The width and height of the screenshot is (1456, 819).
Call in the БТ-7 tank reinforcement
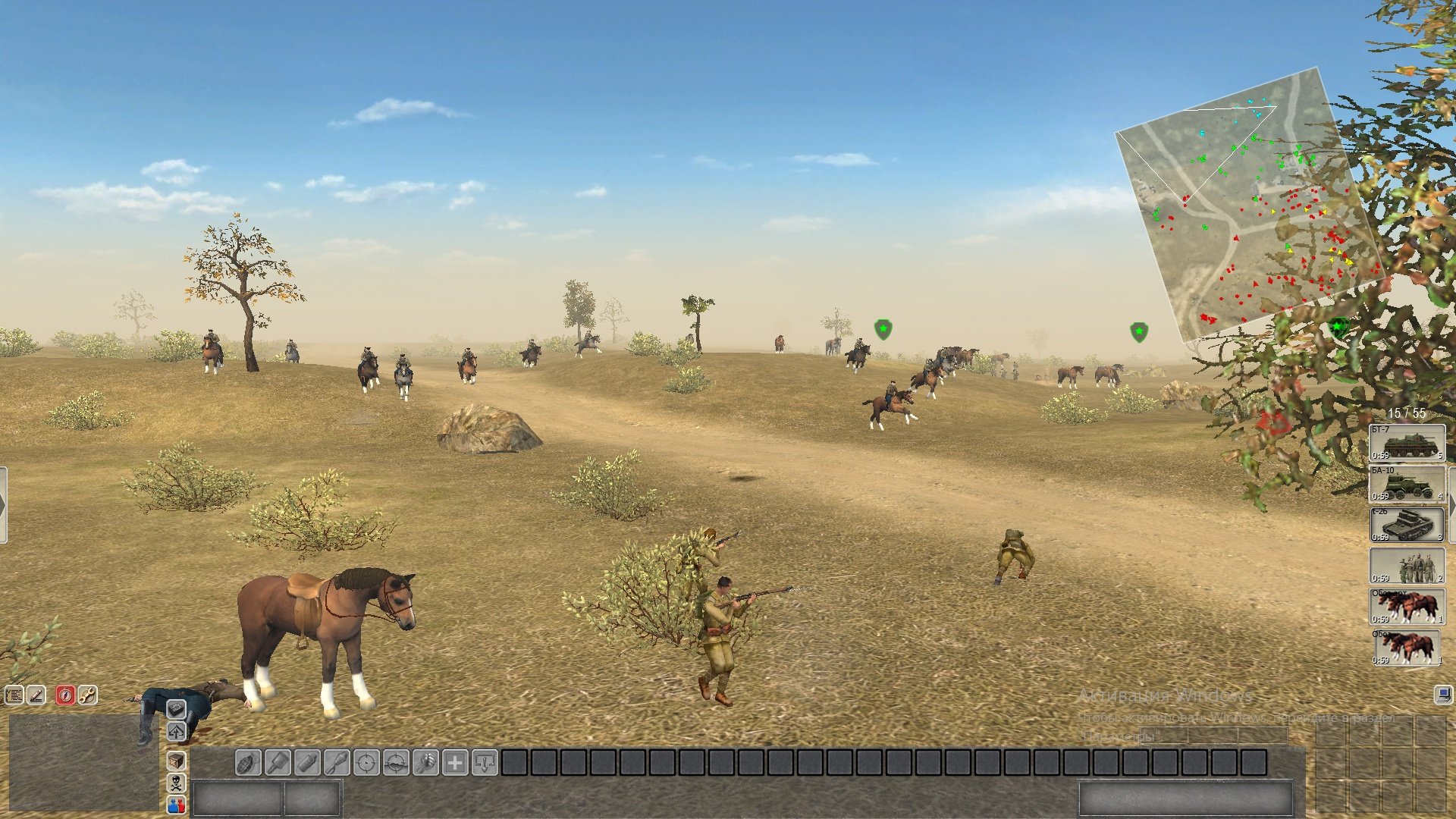click(x=1407, y=442)
